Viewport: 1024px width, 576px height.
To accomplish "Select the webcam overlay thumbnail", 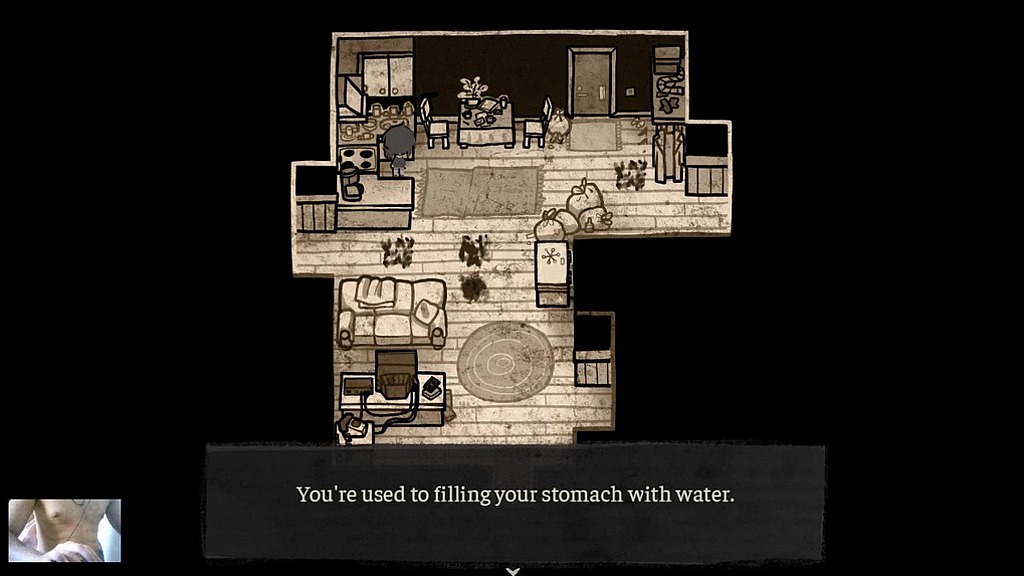I will click(65, 530).
